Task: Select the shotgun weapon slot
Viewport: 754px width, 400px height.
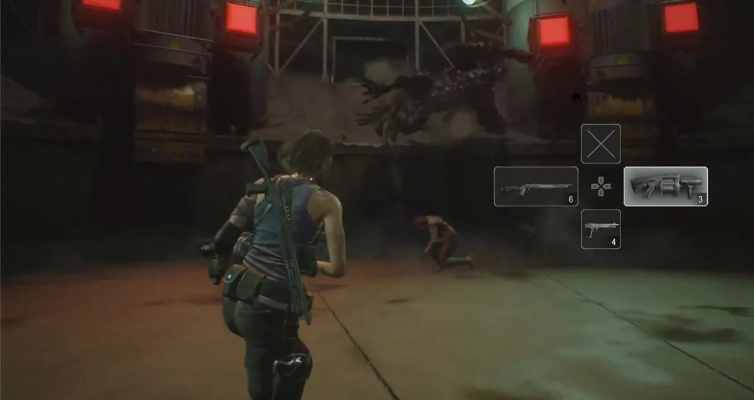Action: [536, 187]
